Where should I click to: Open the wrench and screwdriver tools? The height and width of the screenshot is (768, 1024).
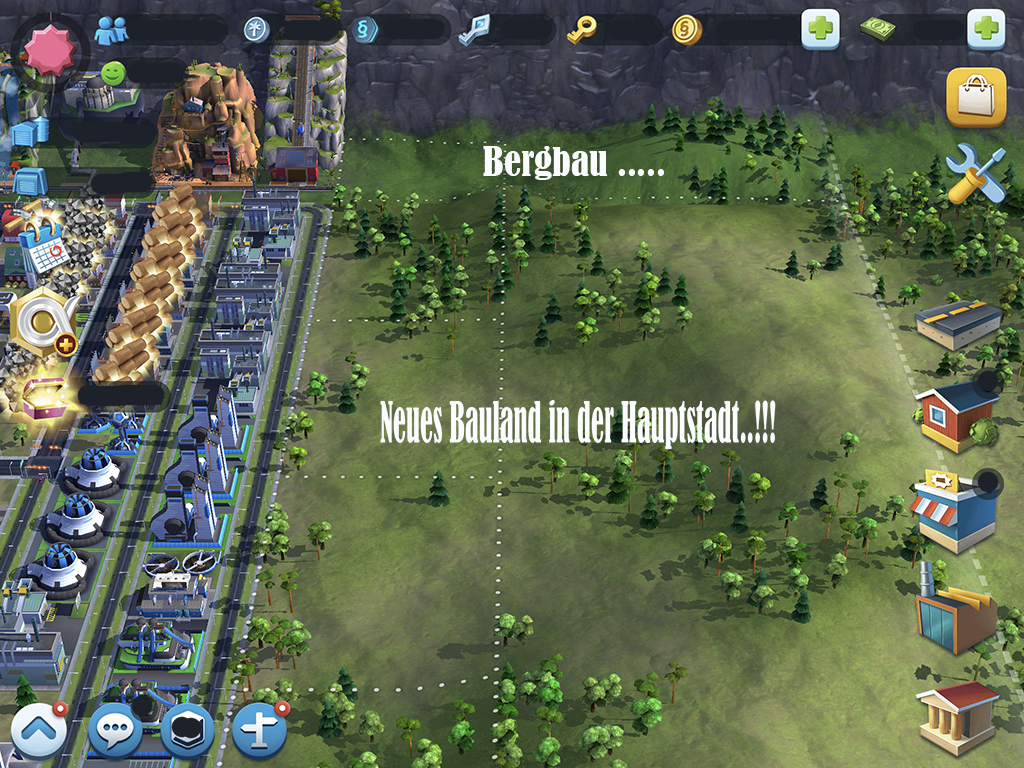pos(975,173)
